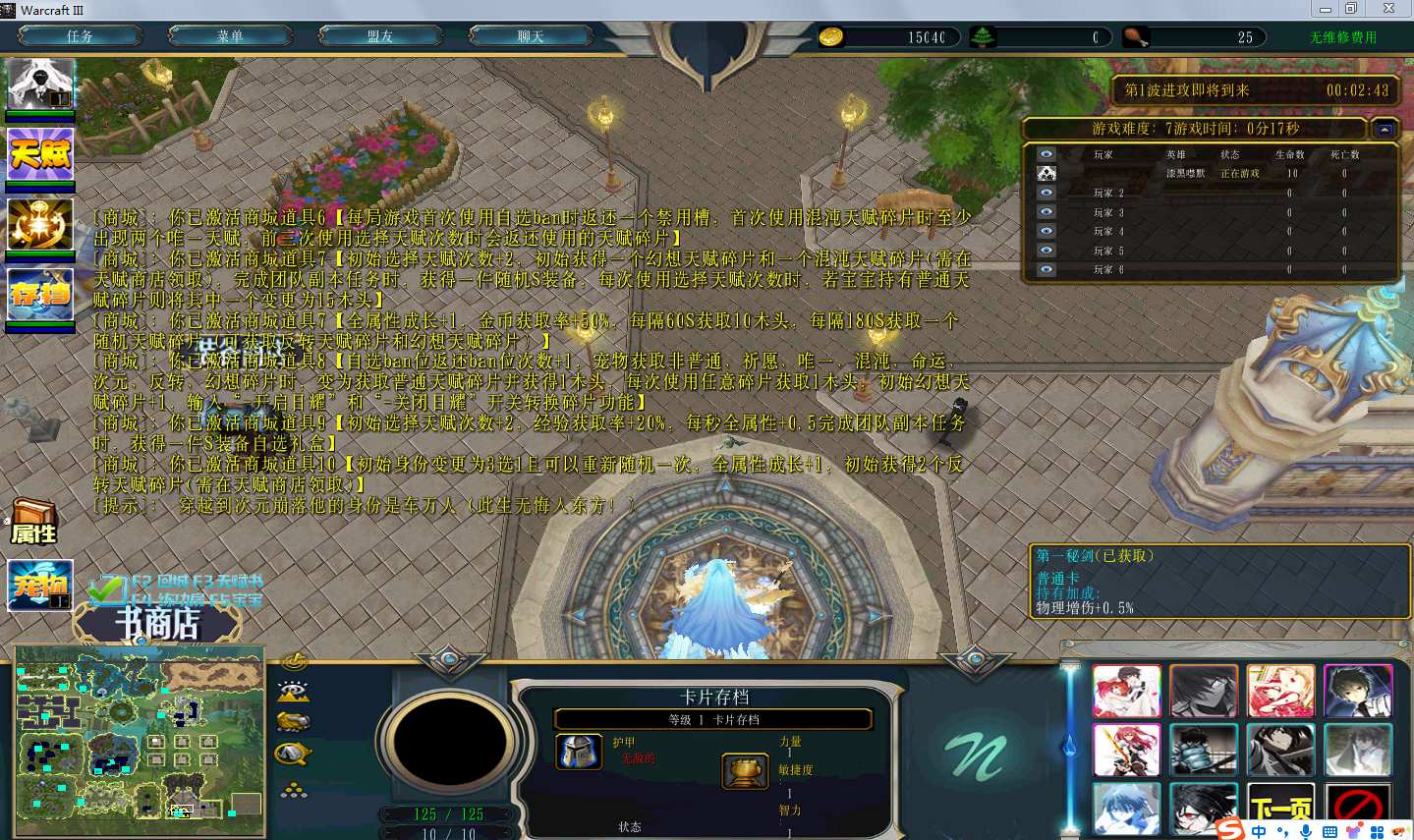
Task: Collapse the scoreboard with its arrow button
Action: pos(1384,129)
